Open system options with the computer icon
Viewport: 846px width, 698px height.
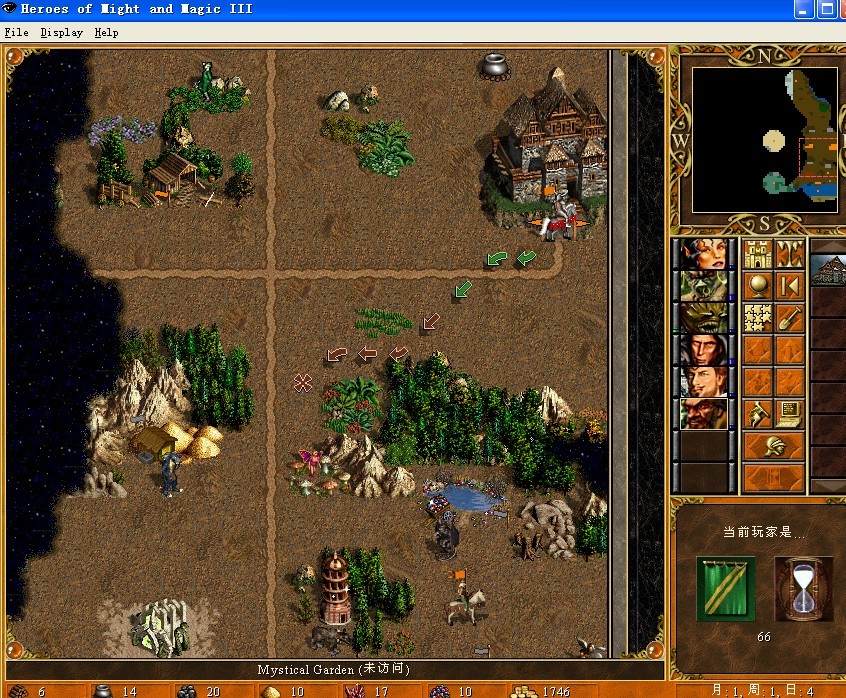click(790, 412)
